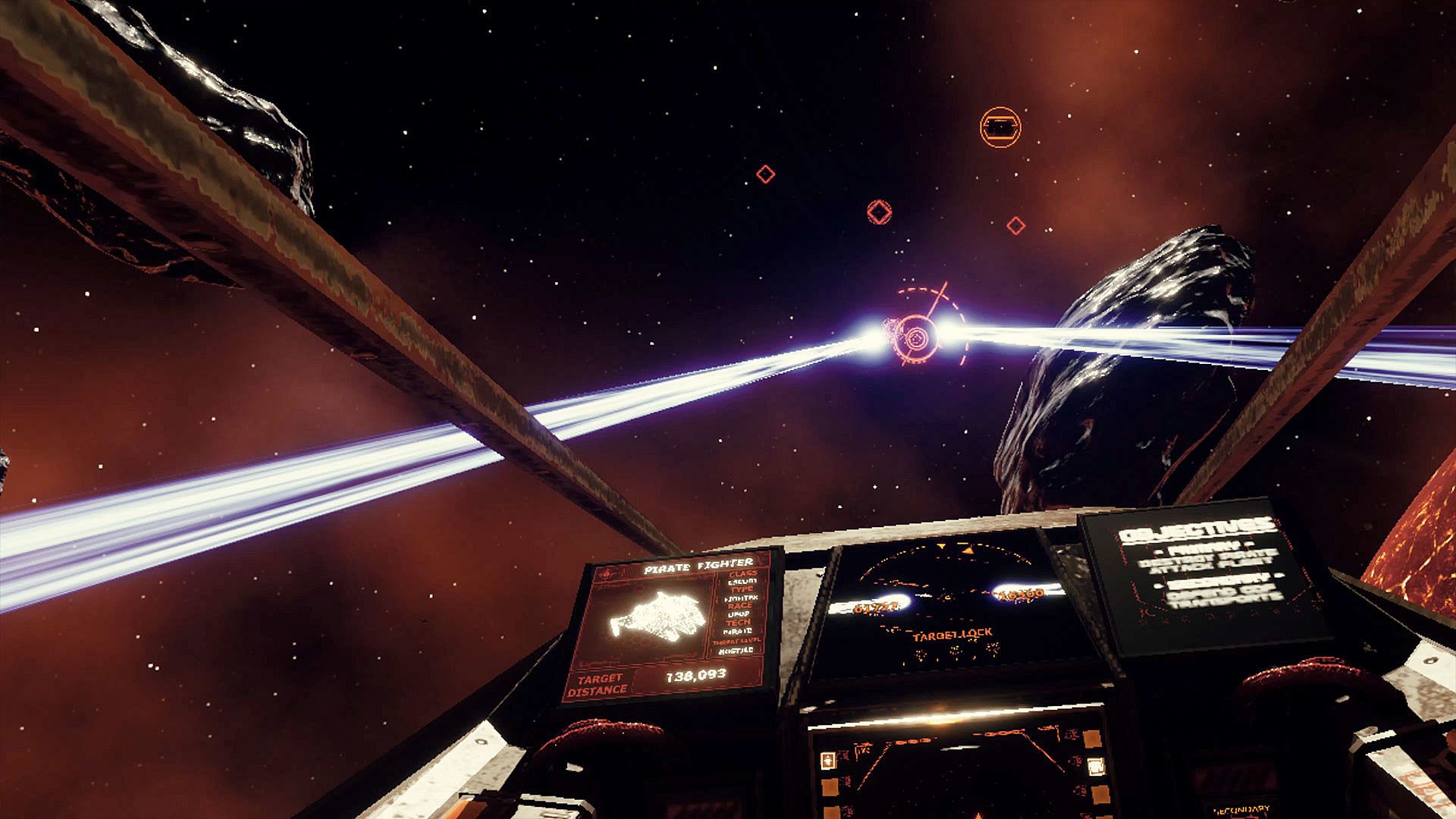Select the circled rectangular ship marker
1456x819 pixels.
1000,127
